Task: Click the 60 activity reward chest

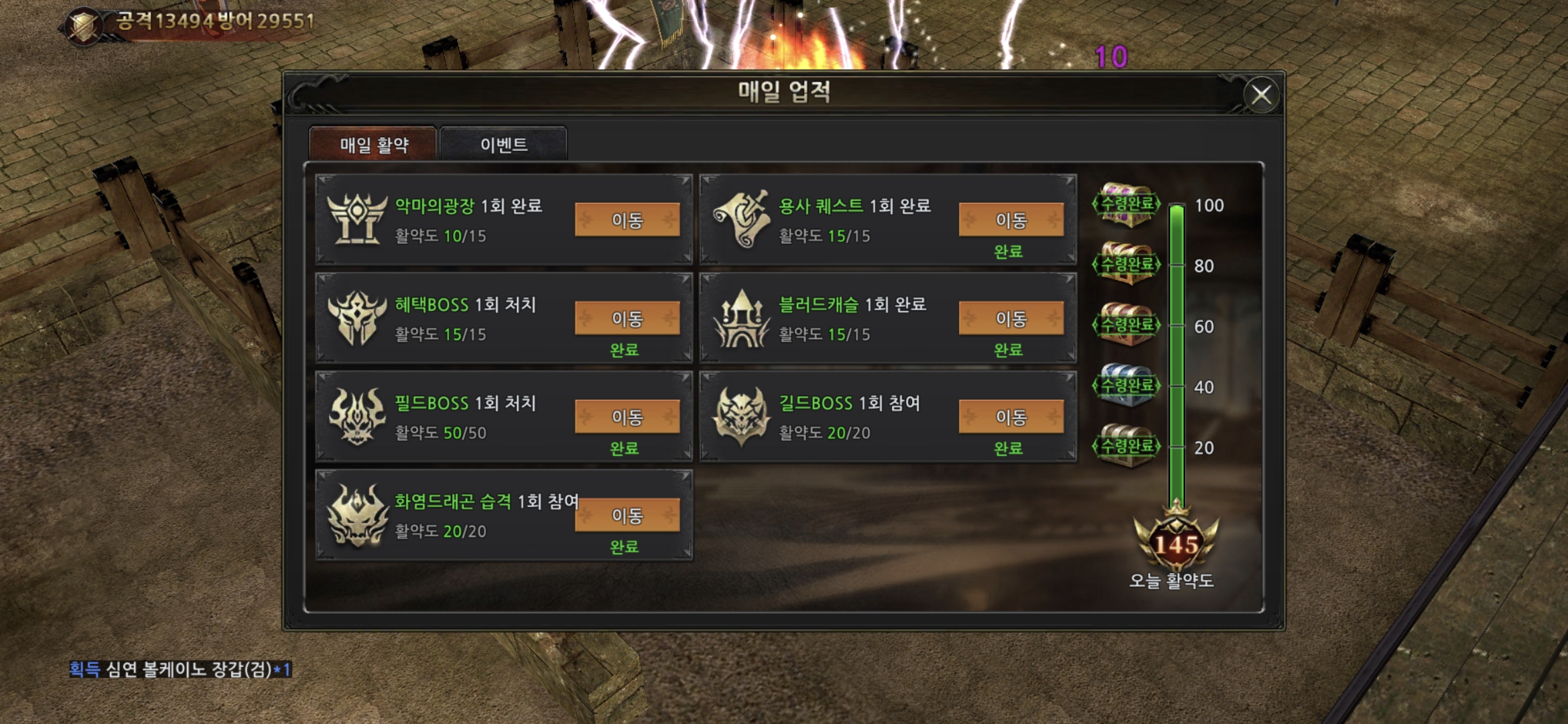Action: (1127, 325)
